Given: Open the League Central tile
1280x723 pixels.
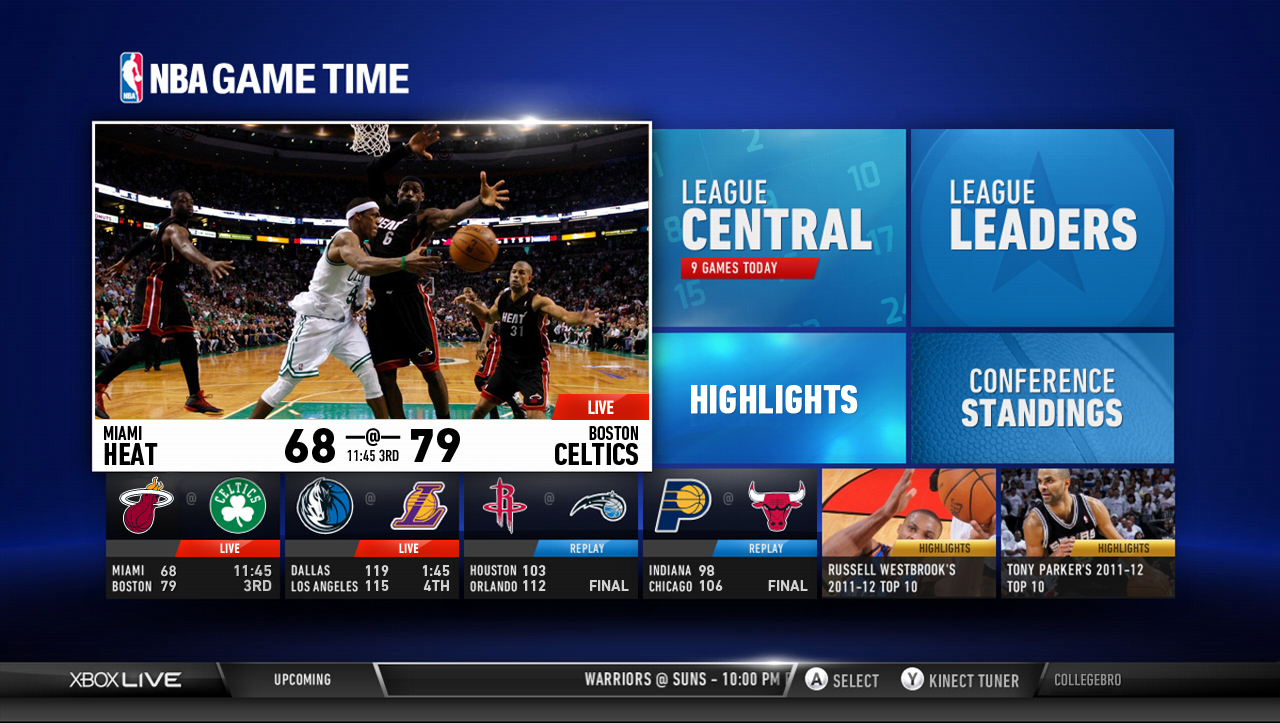Looking at the screenshot, I should (x=778, y=227).
